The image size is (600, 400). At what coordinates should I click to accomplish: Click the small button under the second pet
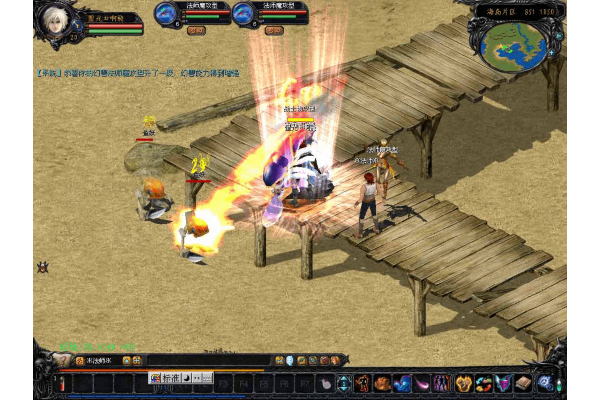tap(272, 30)
